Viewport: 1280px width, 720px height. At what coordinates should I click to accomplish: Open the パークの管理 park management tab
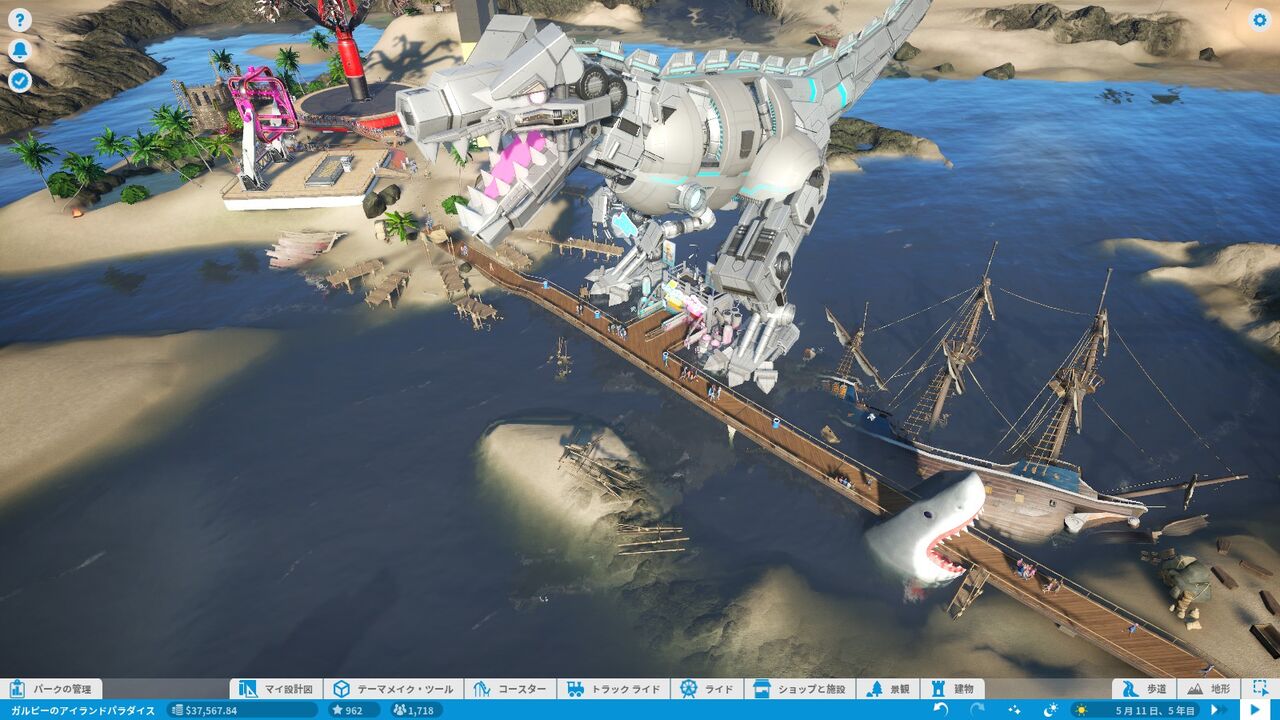tap(51, 689)
